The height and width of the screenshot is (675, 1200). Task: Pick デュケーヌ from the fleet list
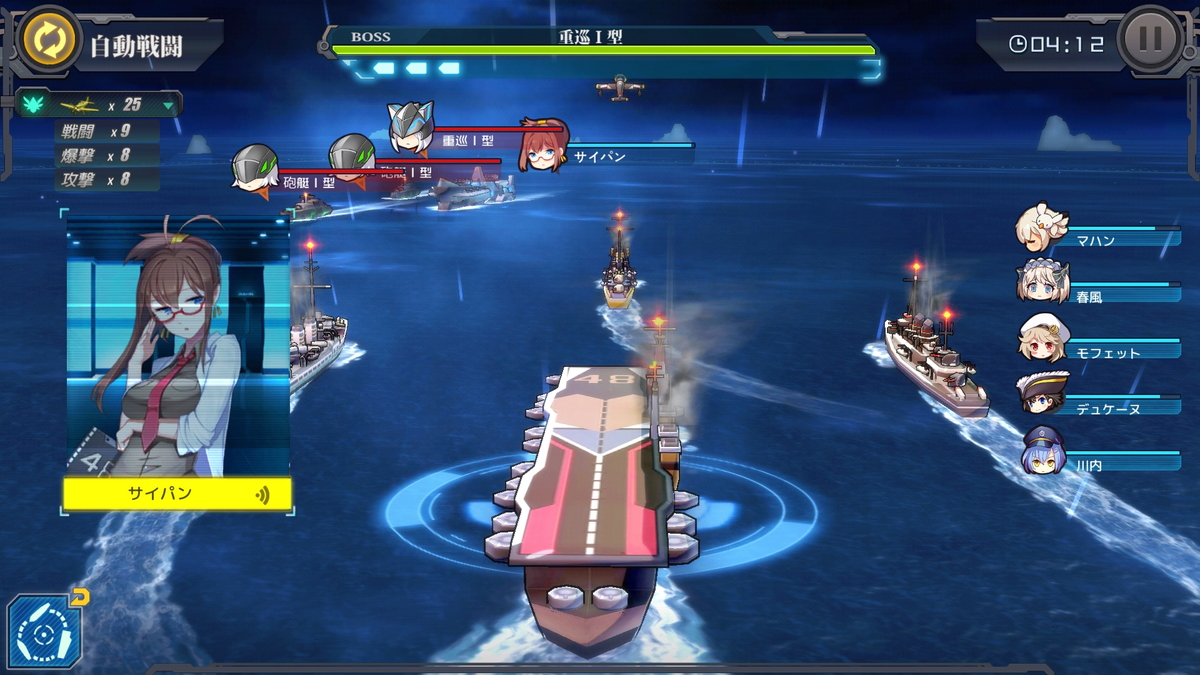[x=1038, y=394]
